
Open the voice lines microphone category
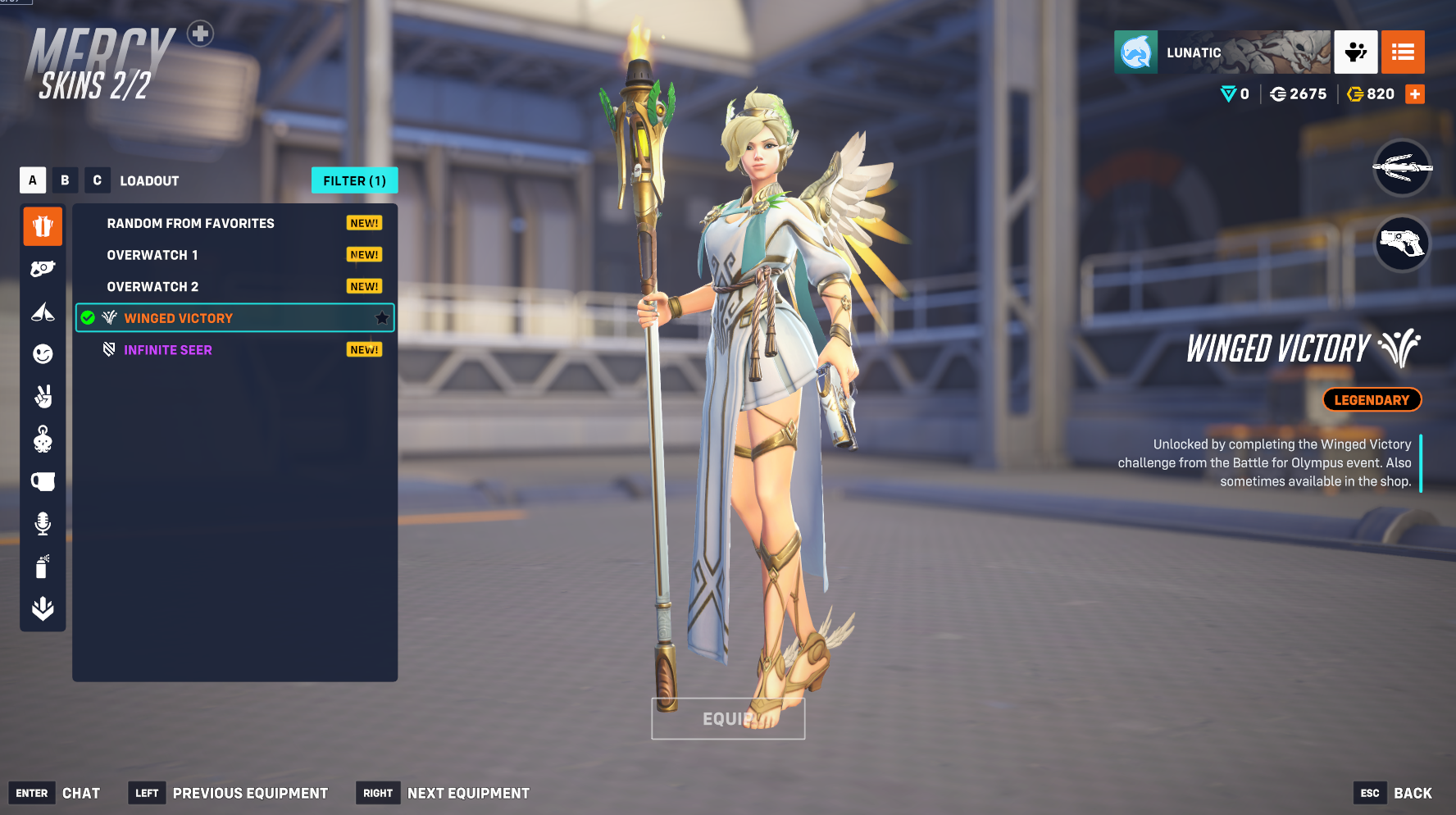point(43,523)
